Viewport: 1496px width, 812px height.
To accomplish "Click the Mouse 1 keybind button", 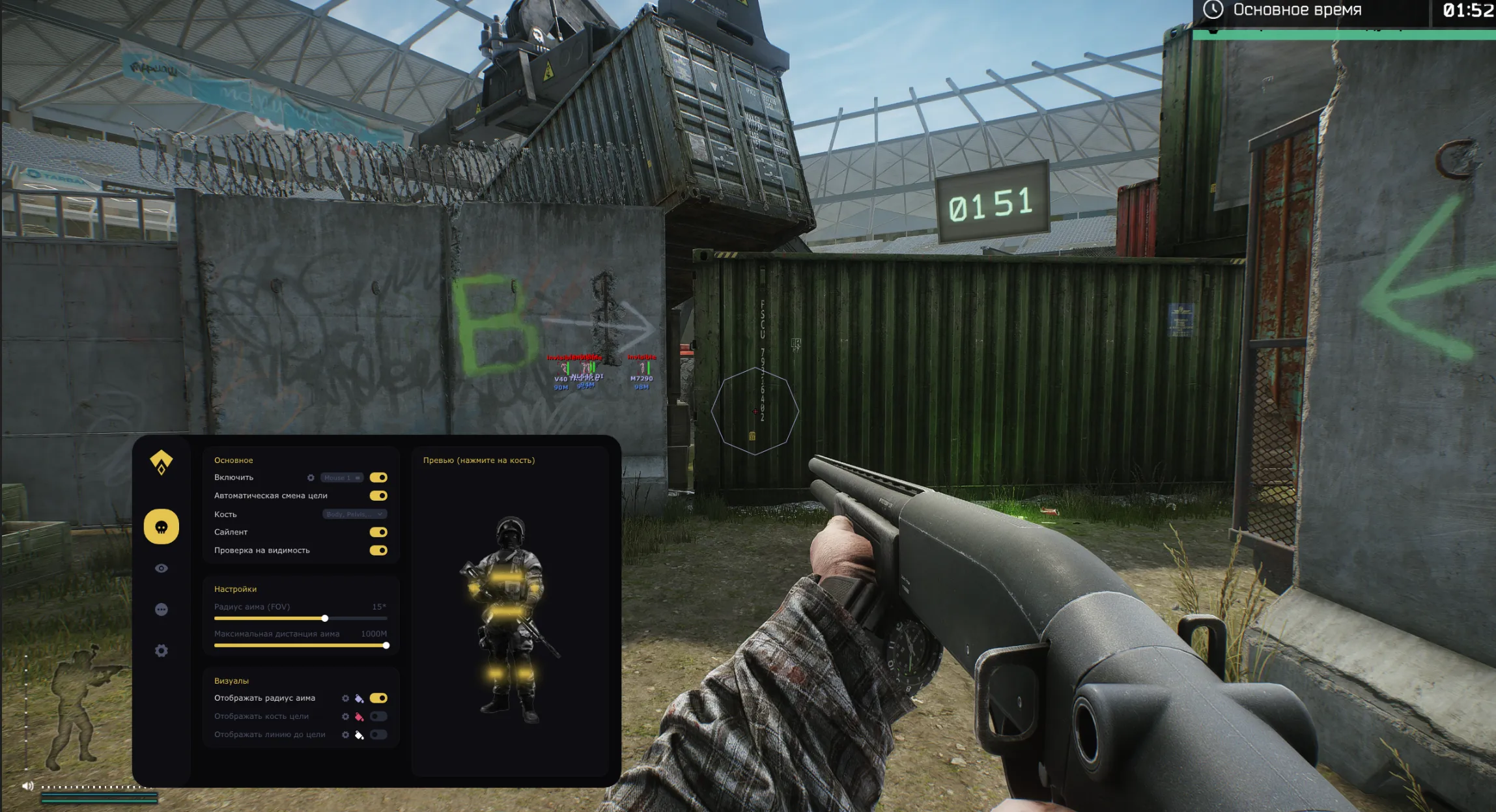I will (341, 478).
